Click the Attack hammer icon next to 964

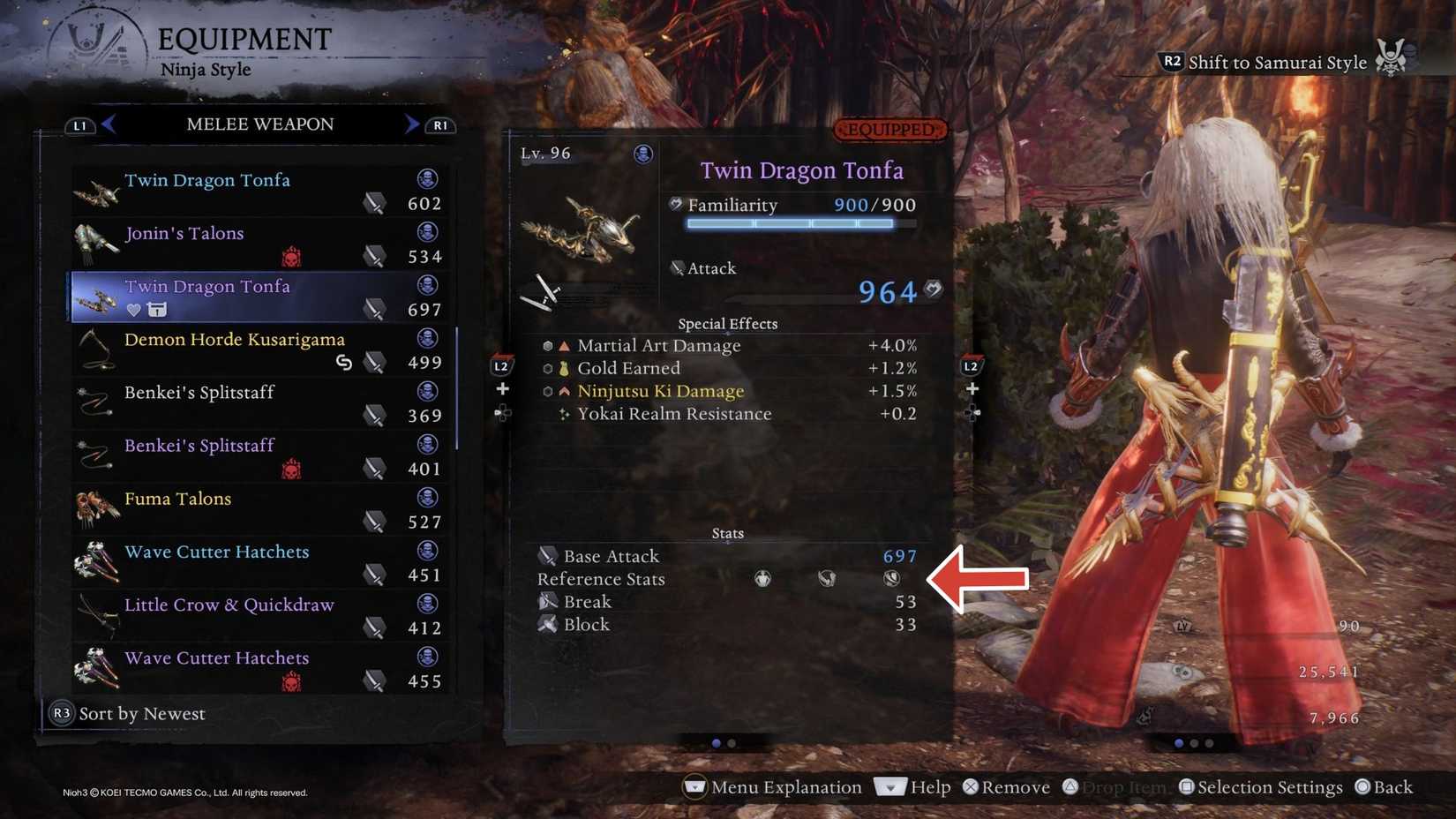(x=934, y=289)
